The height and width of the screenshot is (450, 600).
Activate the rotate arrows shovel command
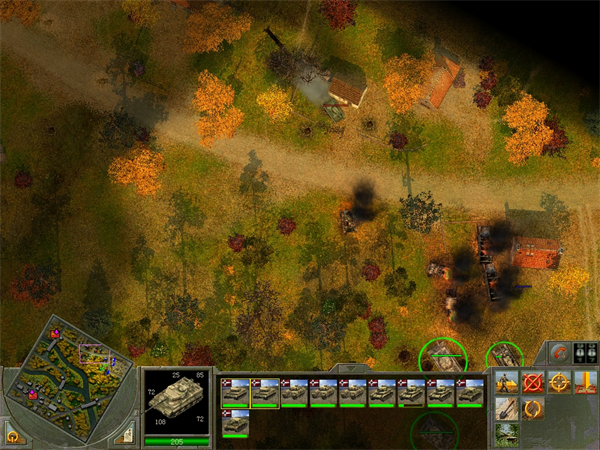533,408
